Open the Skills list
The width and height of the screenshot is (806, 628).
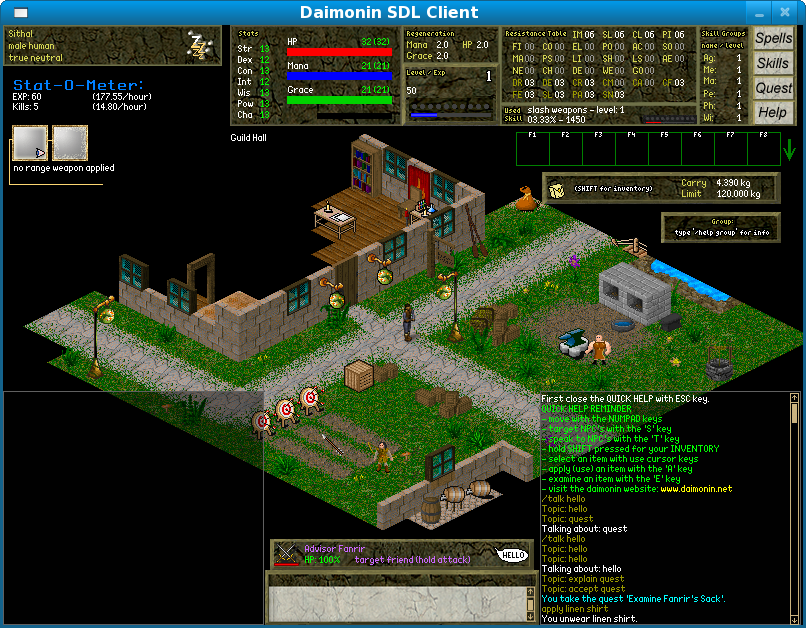tap(772, 63)
